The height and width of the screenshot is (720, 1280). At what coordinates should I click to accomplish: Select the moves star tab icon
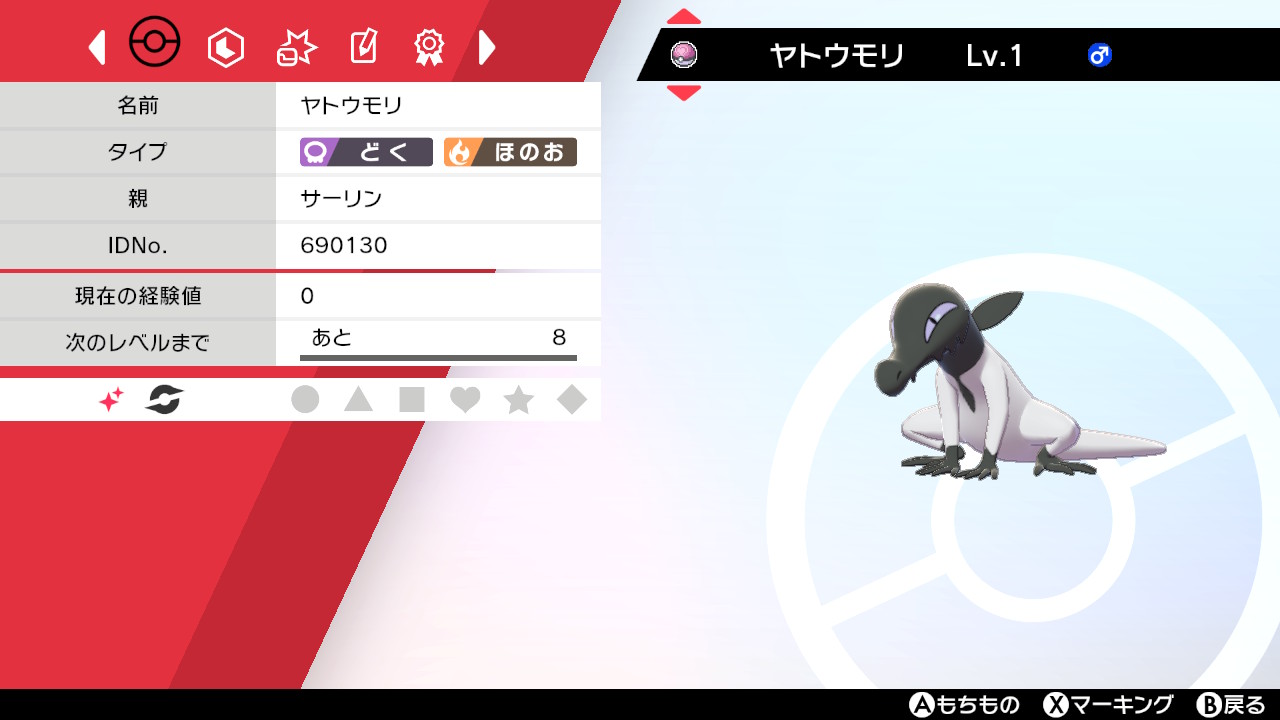(x=294, y=46)
